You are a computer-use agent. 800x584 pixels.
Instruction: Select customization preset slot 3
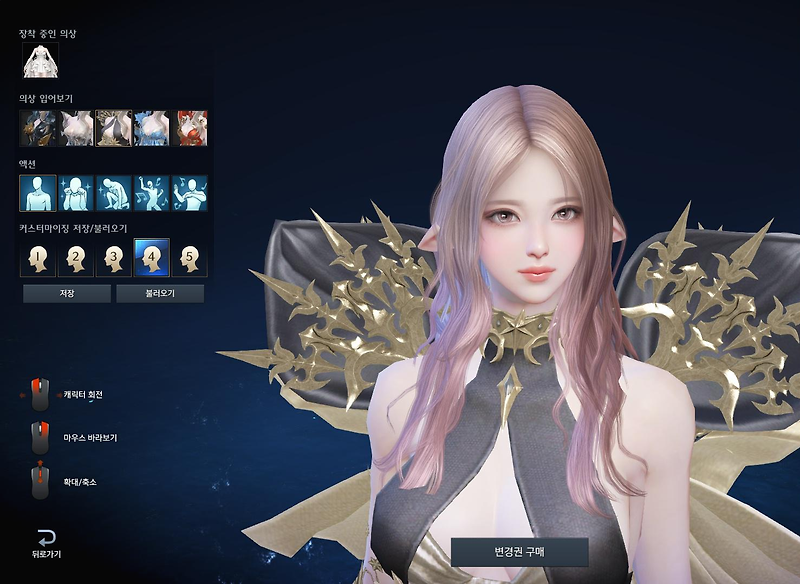114,258
